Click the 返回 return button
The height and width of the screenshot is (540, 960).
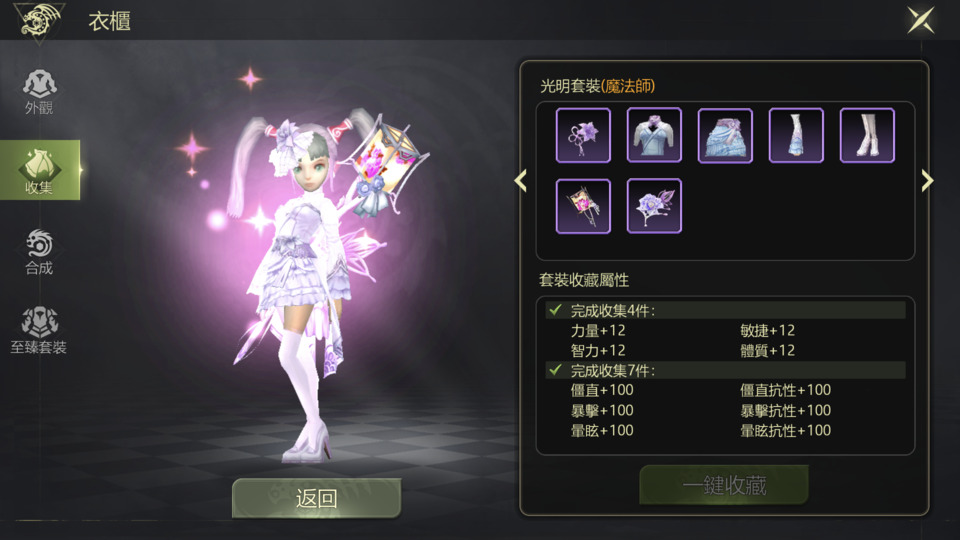click(x=316, y=498)
